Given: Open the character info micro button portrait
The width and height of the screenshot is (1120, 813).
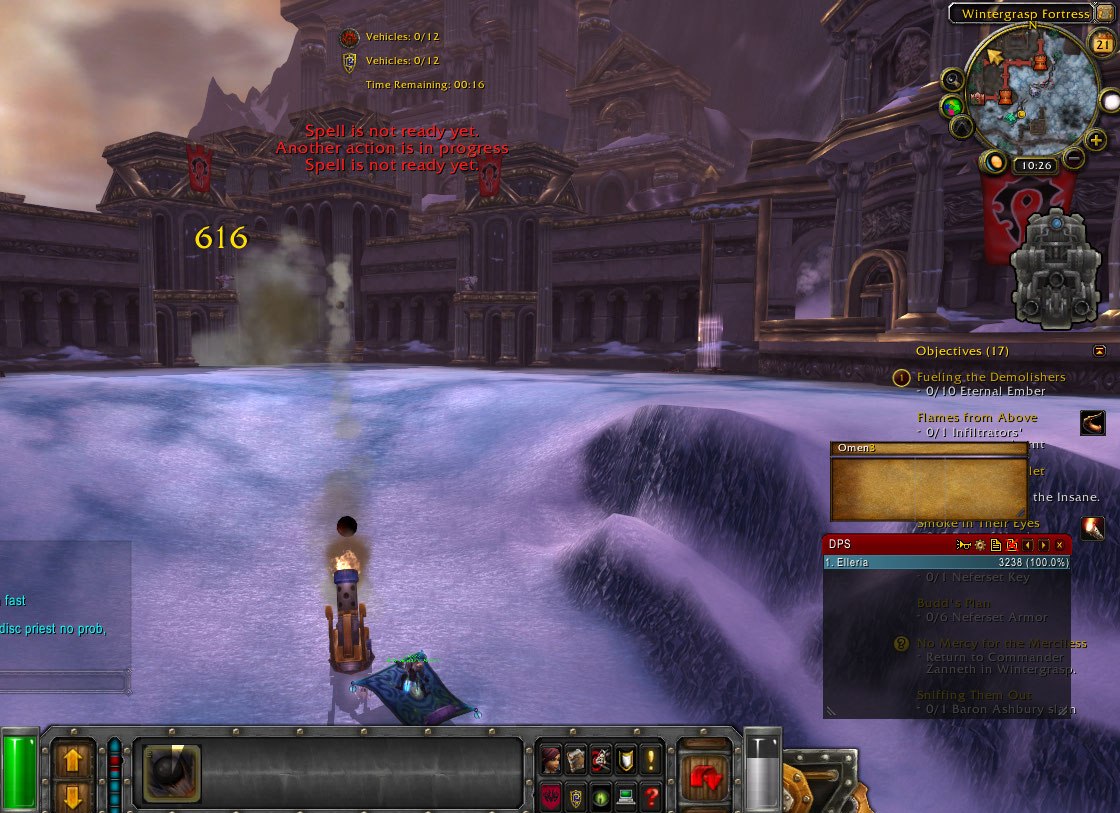Looking at the screenshot, I should click(551, 760).
